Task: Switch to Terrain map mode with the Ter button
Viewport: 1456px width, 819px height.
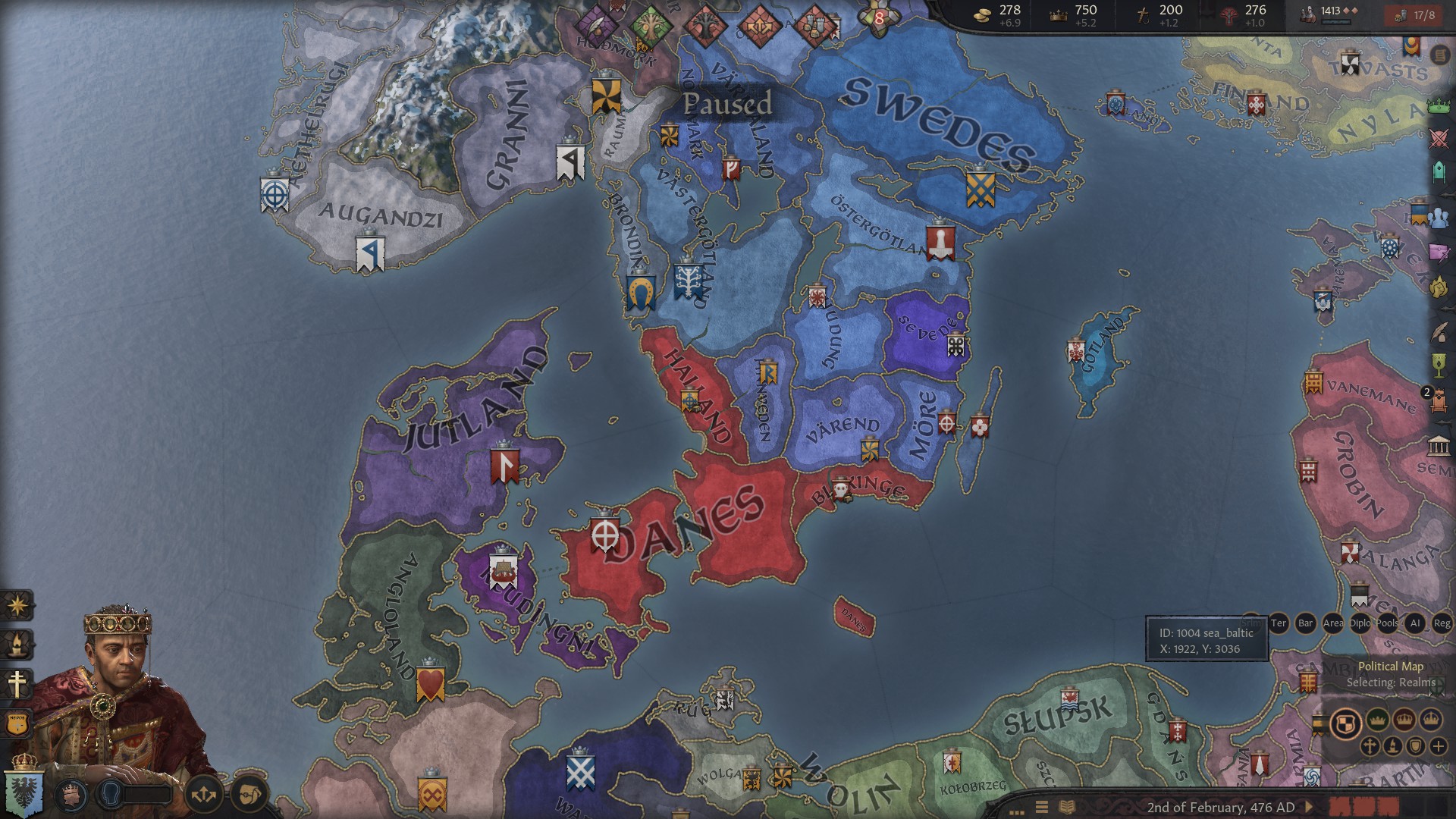Action: point(1279,623)
